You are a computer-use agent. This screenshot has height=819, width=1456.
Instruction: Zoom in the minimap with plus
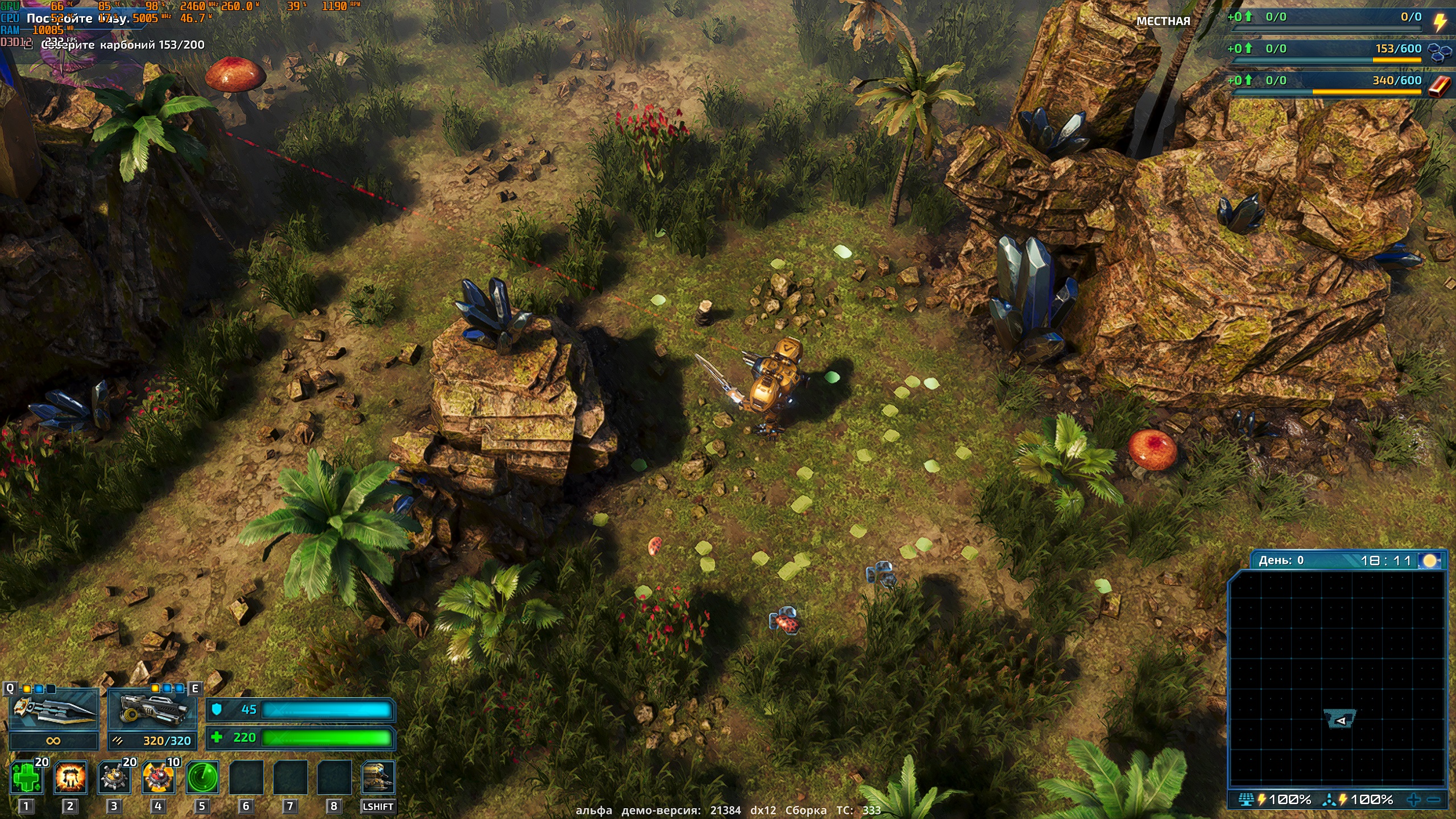[1414, 800]
